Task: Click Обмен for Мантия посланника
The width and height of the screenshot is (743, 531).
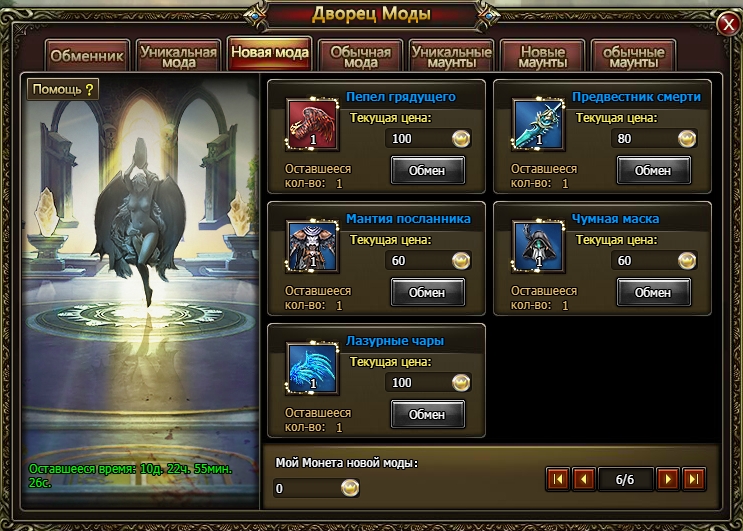Action: (427, 292)
